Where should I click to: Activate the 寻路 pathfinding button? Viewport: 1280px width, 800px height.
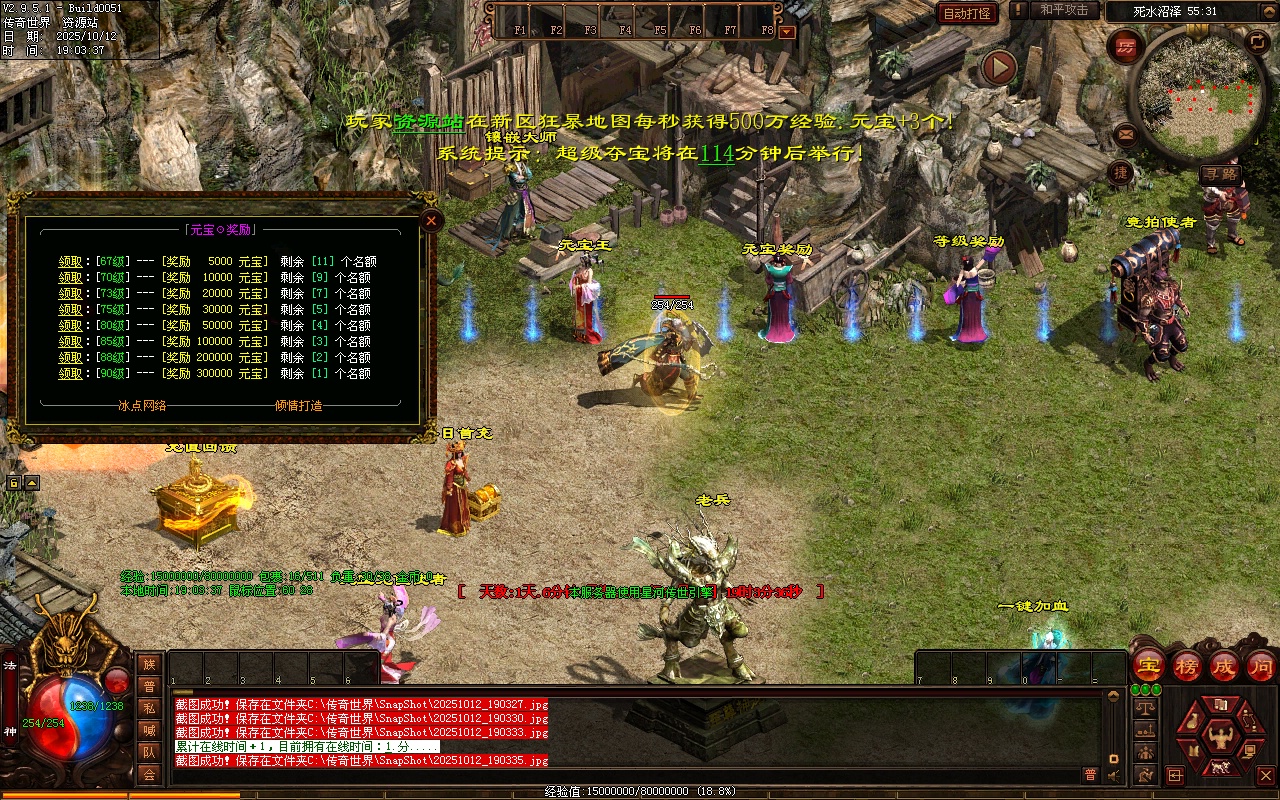pos(1220,174)
